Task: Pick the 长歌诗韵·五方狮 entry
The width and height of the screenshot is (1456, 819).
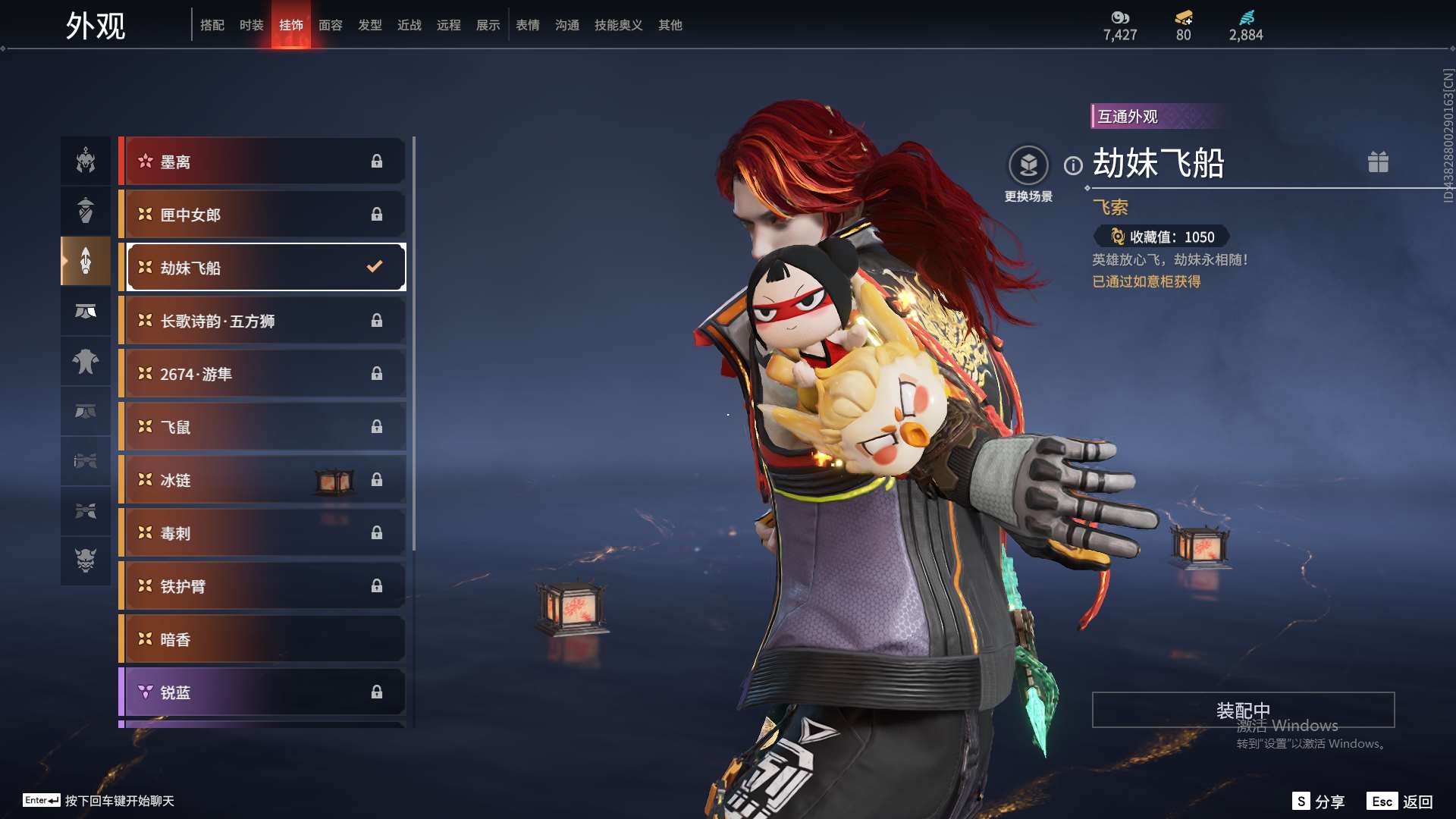Action: (263, 321)
